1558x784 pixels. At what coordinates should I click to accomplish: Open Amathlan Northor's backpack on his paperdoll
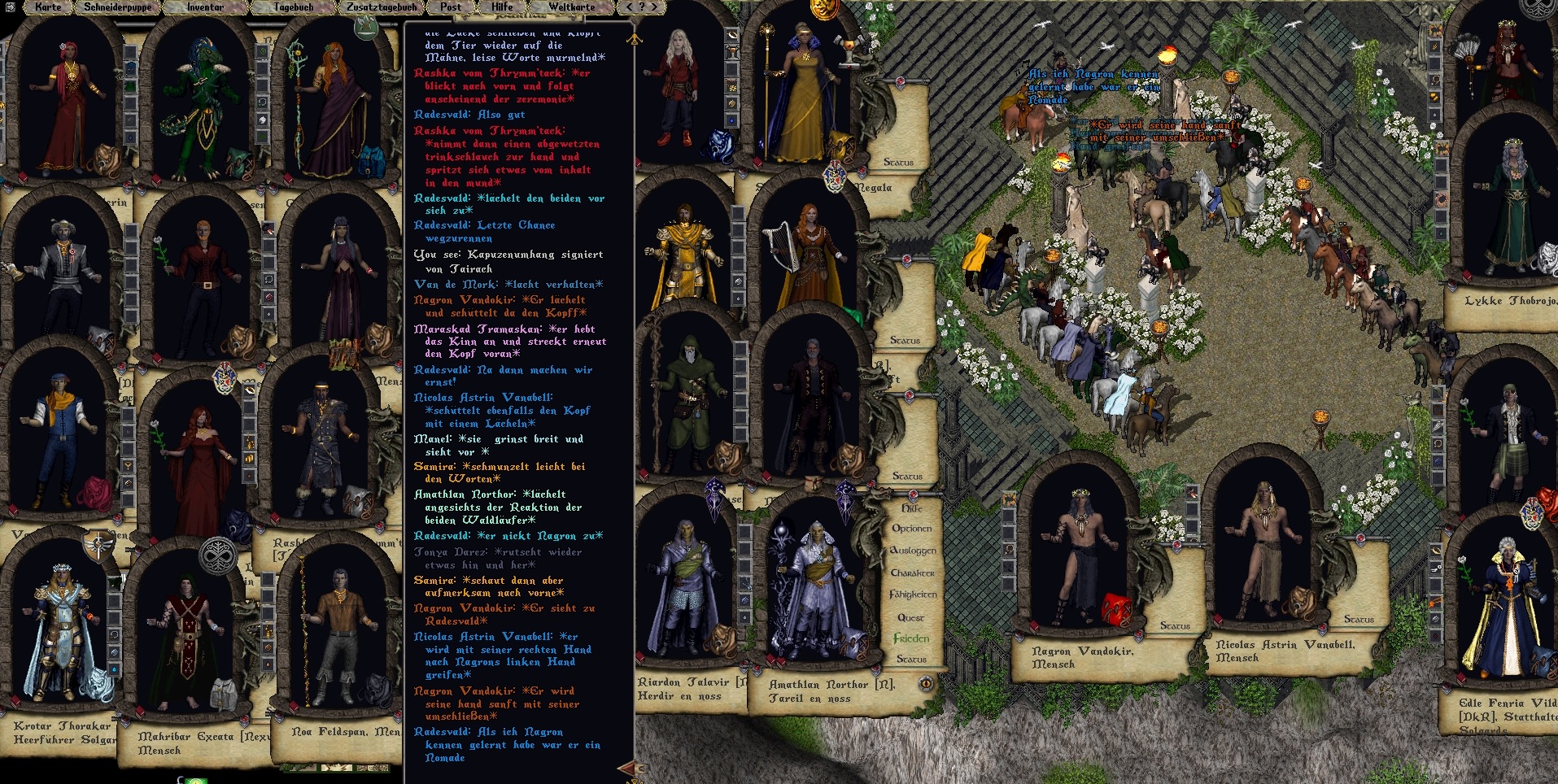tap(849, 643)
